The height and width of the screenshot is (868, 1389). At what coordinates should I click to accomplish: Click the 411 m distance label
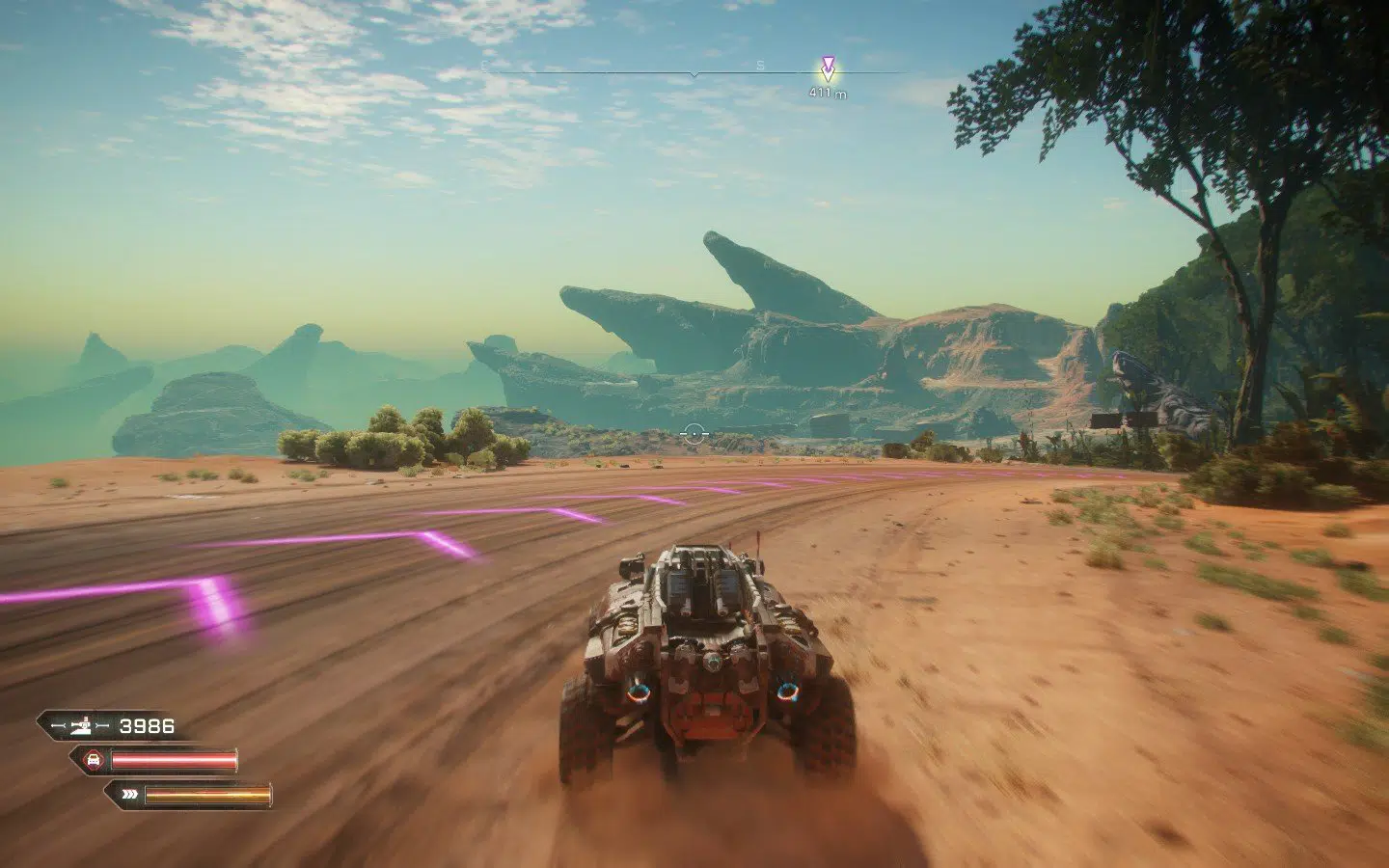pos(827,92)
